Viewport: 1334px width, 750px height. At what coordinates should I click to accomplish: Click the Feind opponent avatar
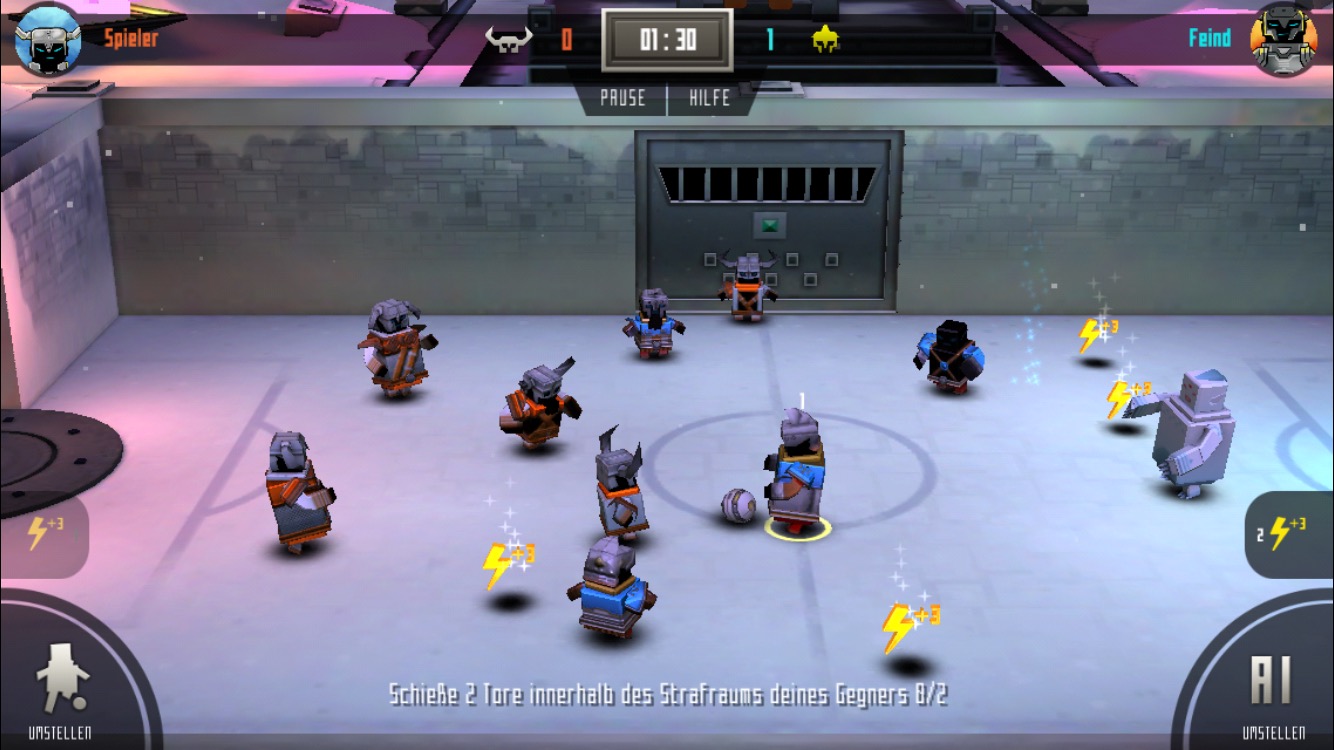click(x=1284, y=39)
